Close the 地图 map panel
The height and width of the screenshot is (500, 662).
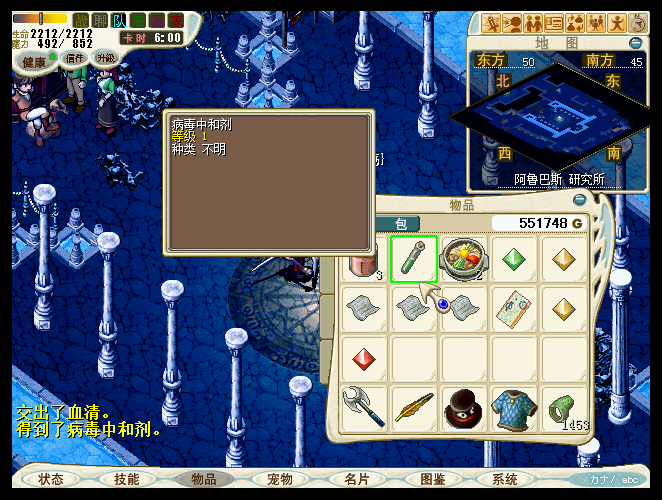(x=636, y=43)
